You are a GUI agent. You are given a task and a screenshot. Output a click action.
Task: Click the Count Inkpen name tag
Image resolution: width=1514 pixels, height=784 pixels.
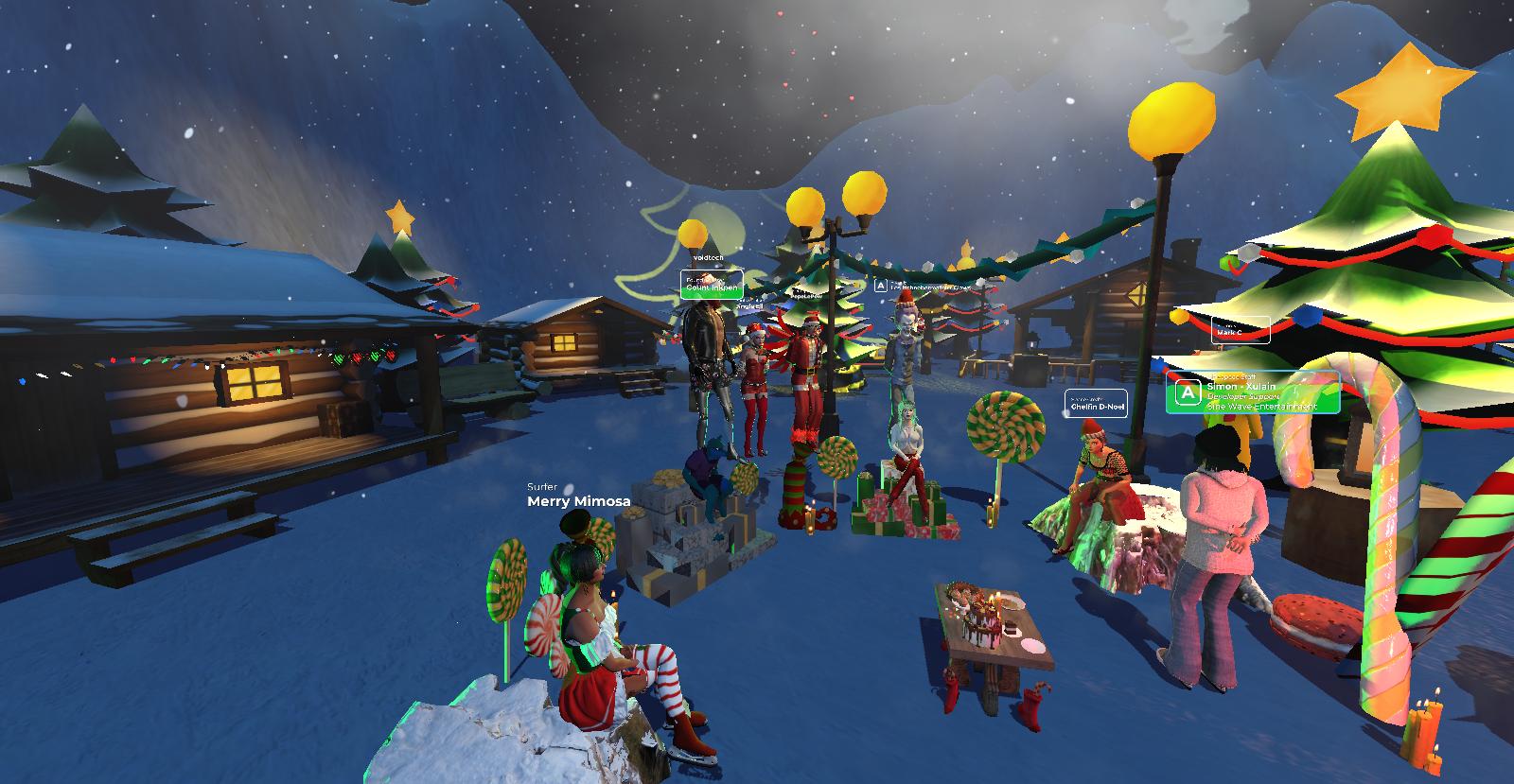[712, 285]
